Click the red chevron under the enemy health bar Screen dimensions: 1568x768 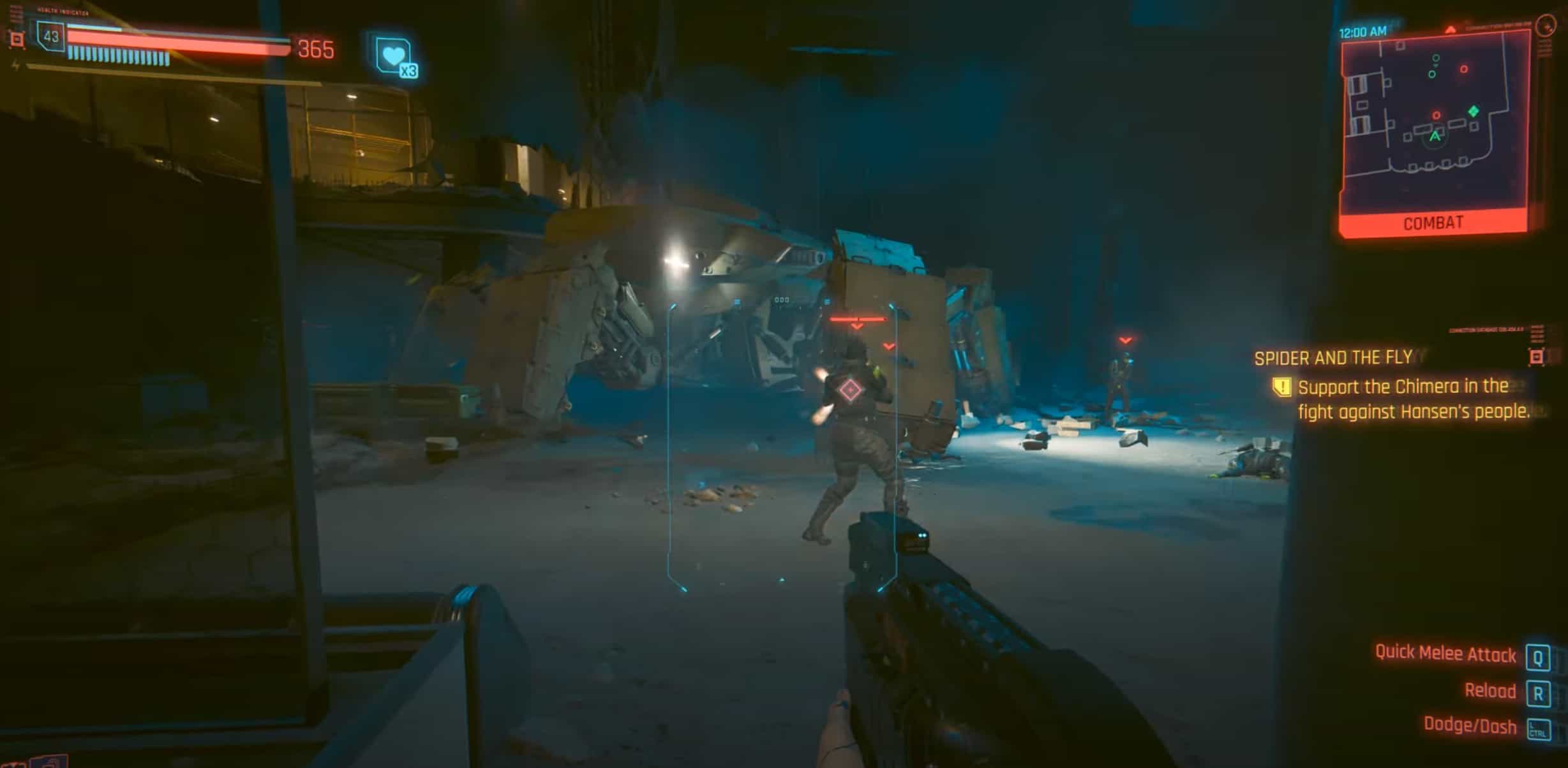click(x=856, y=327)
